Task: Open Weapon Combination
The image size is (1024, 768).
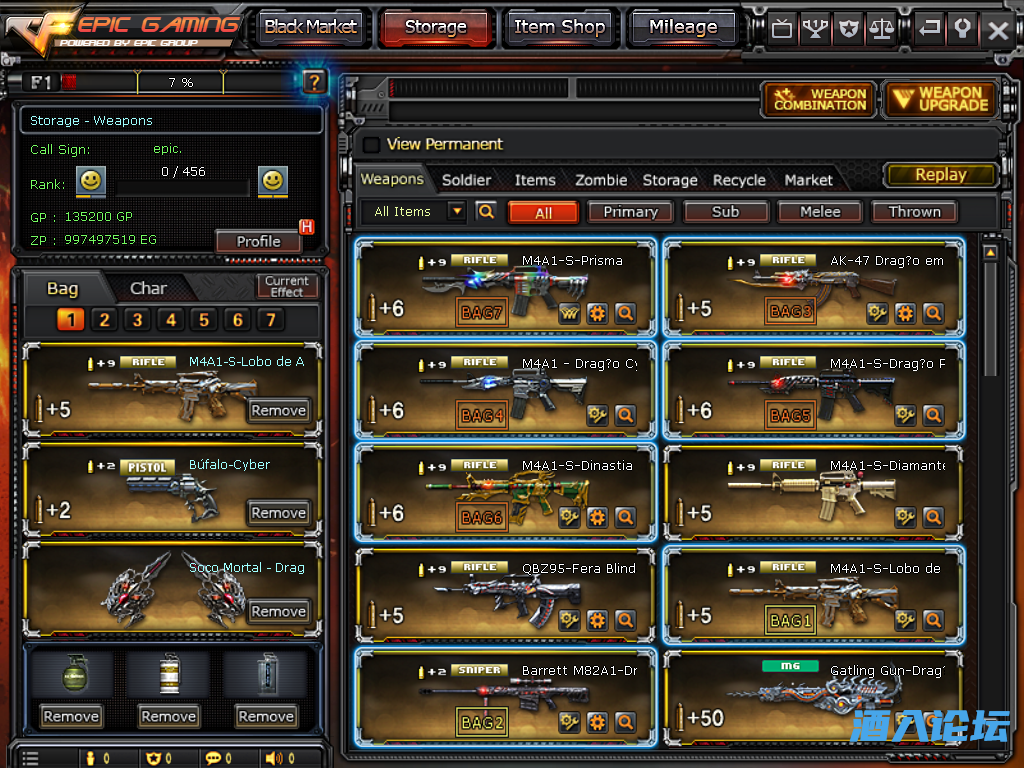Action: pyautogui.click(x=819, y=99)
